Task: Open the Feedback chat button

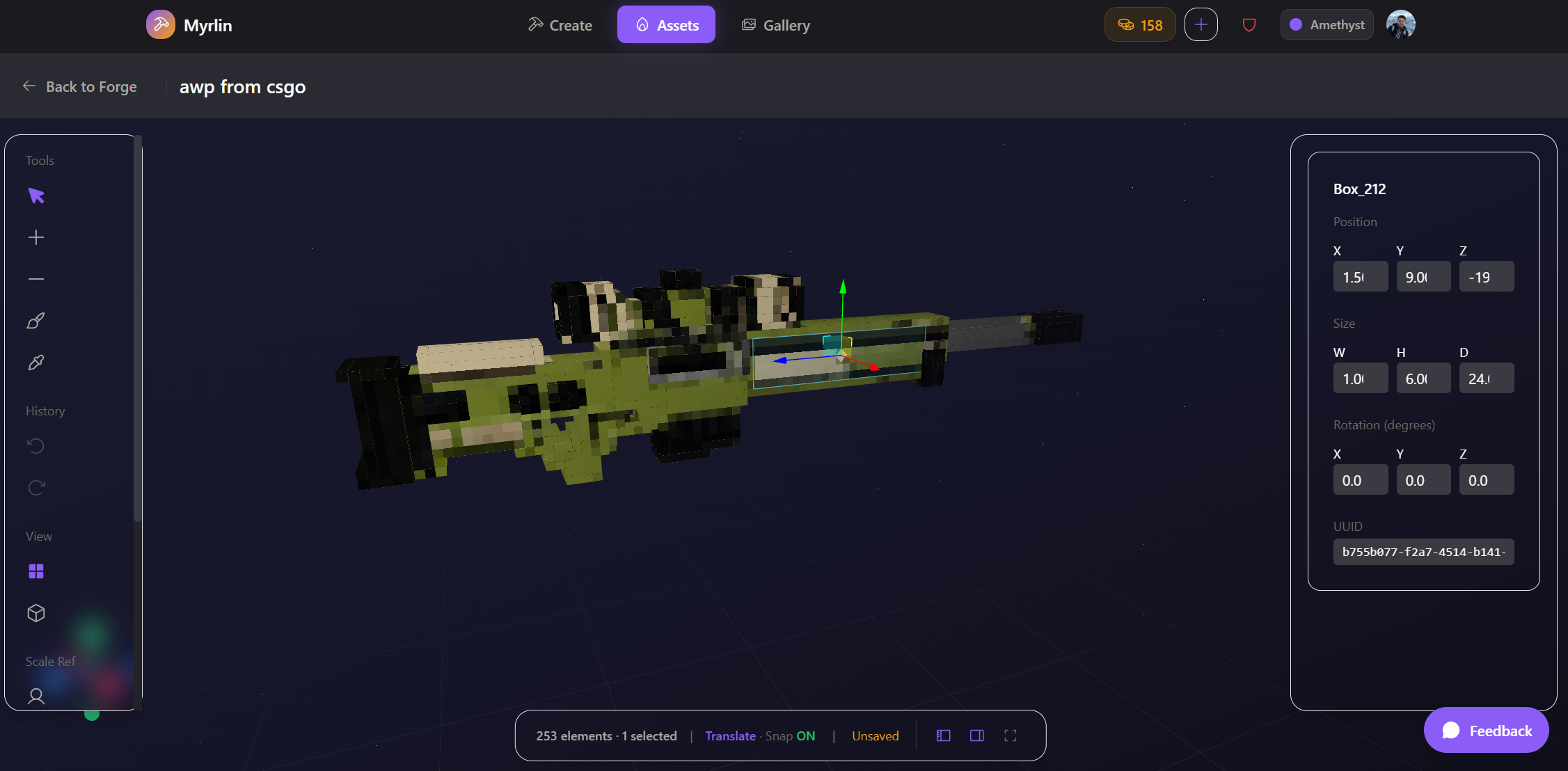Action: pyautogui.click(x=1486, y=731)
